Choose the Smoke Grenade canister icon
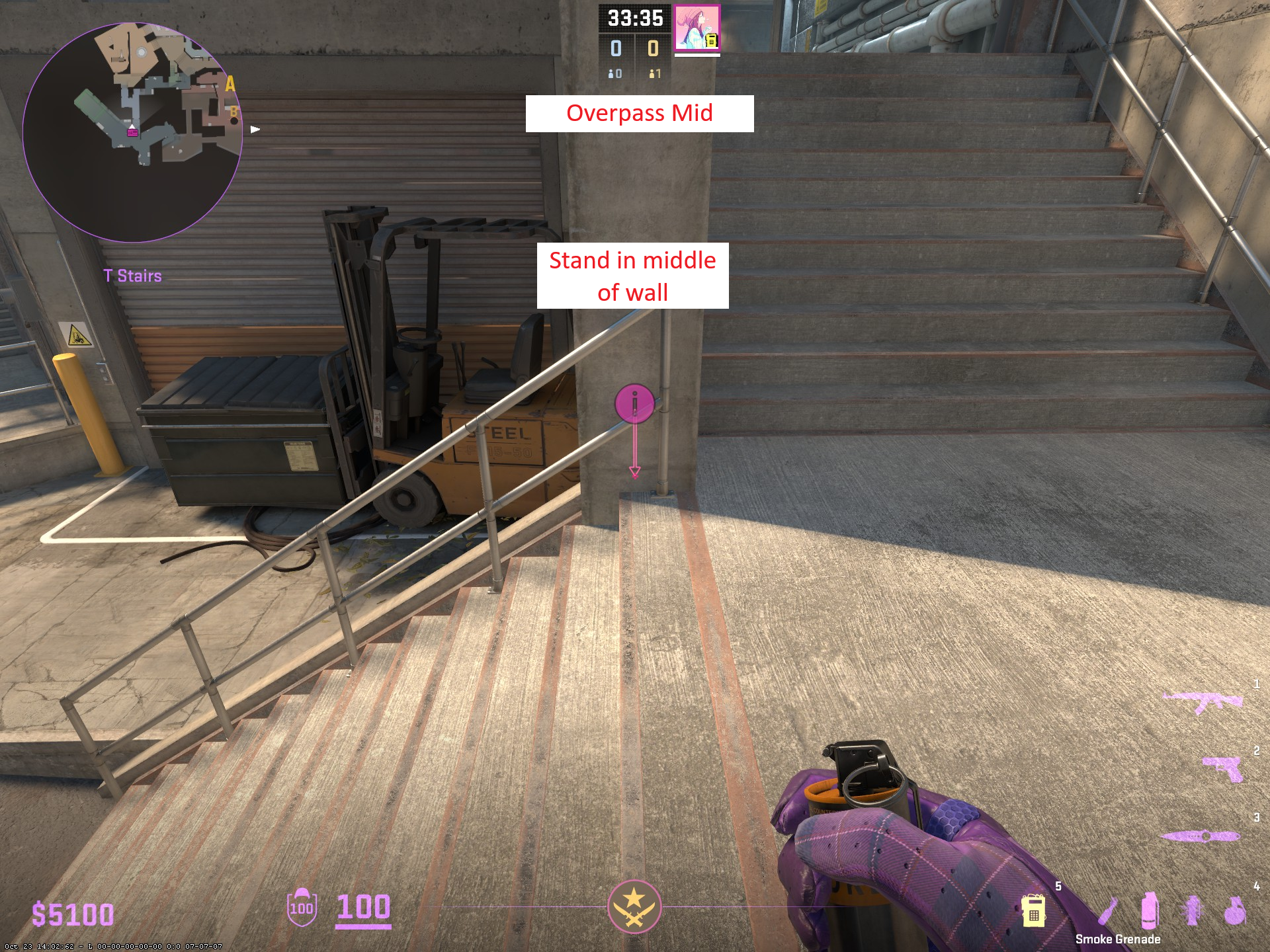This screenshot has height=952, width=1270. pos(1150,910)
